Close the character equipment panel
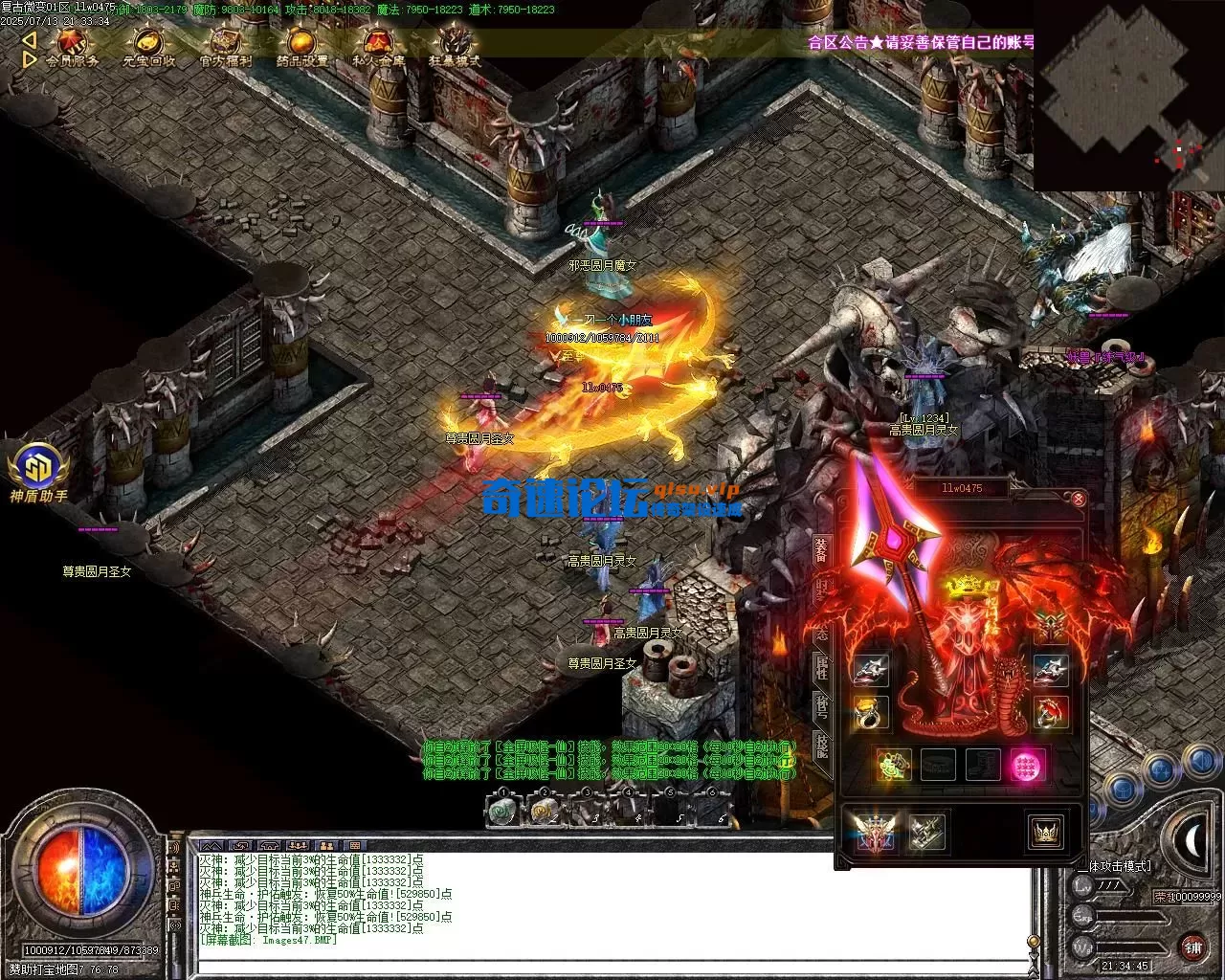 [1079, 499]
